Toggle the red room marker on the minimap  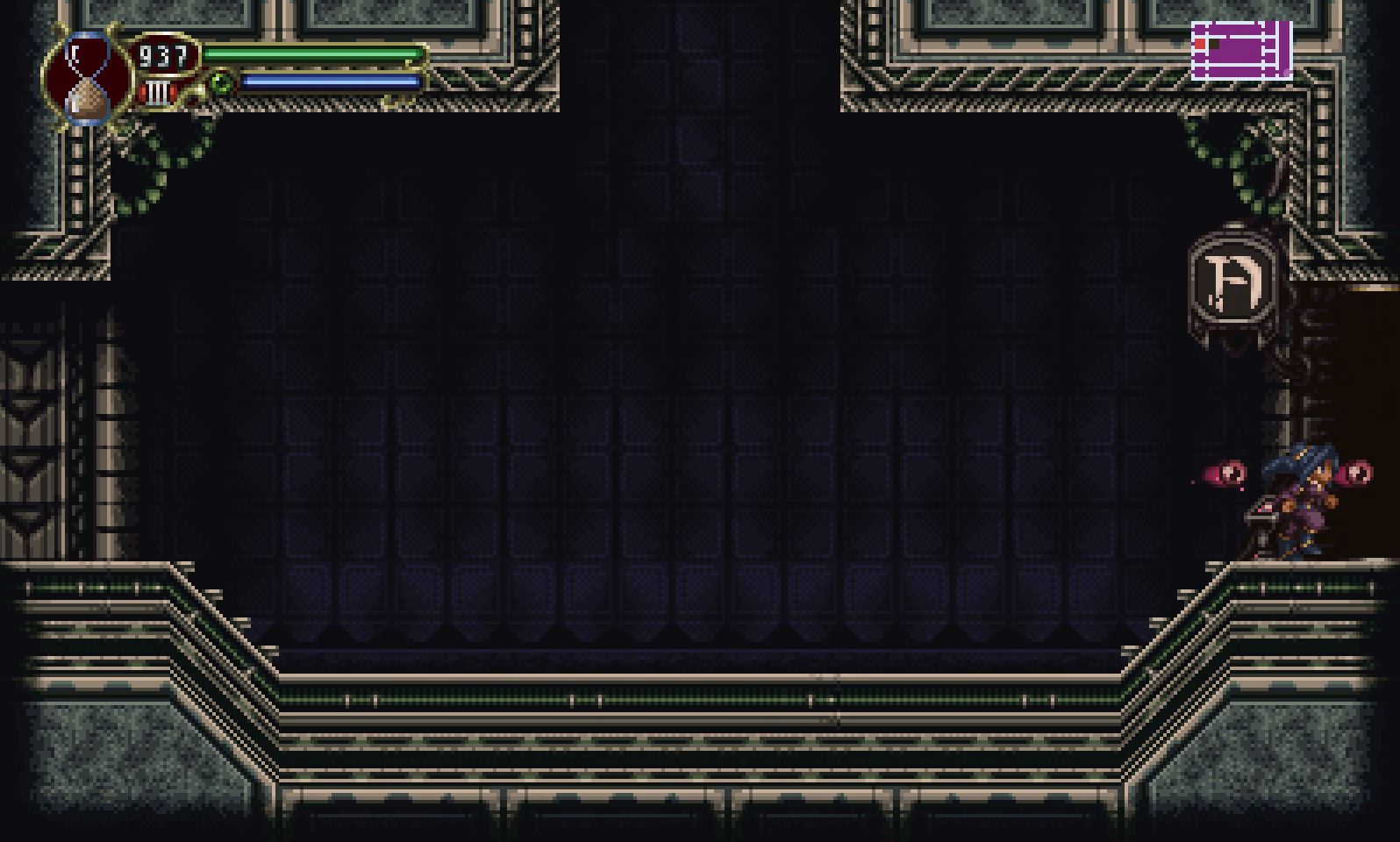pos(1200,44)
